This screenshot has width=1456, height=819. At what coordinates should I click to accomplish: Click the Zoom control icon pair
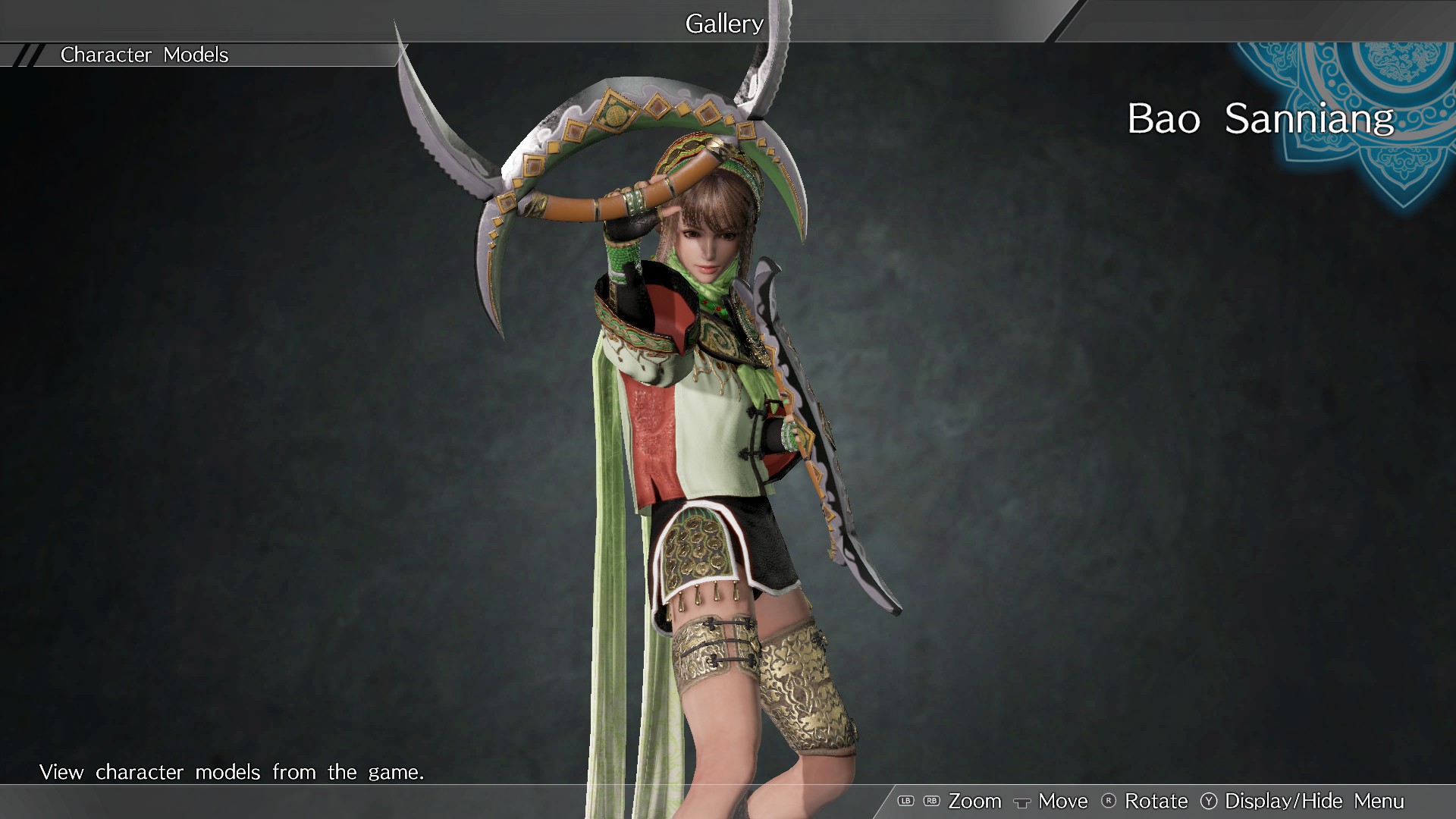(918, 801)
